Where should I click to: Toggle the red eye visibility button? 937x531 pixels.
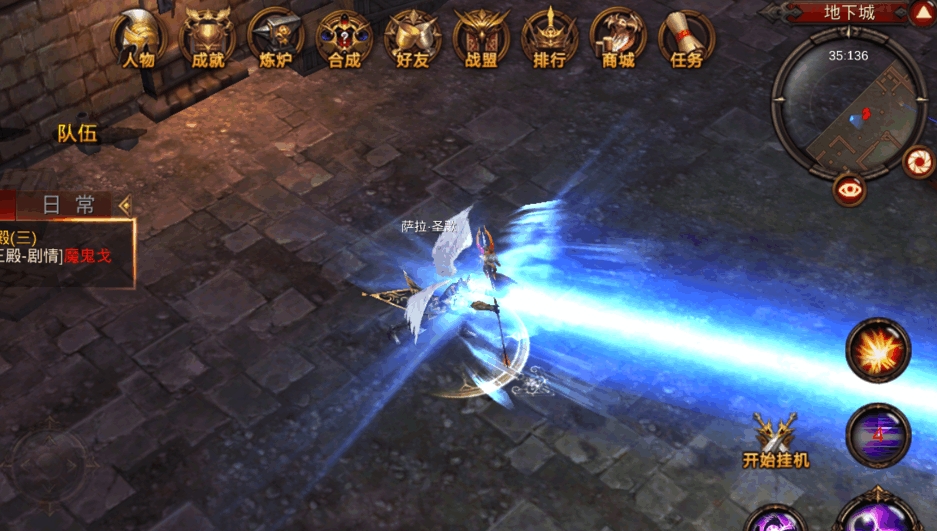pyautogui.click(x=850, y=190)
